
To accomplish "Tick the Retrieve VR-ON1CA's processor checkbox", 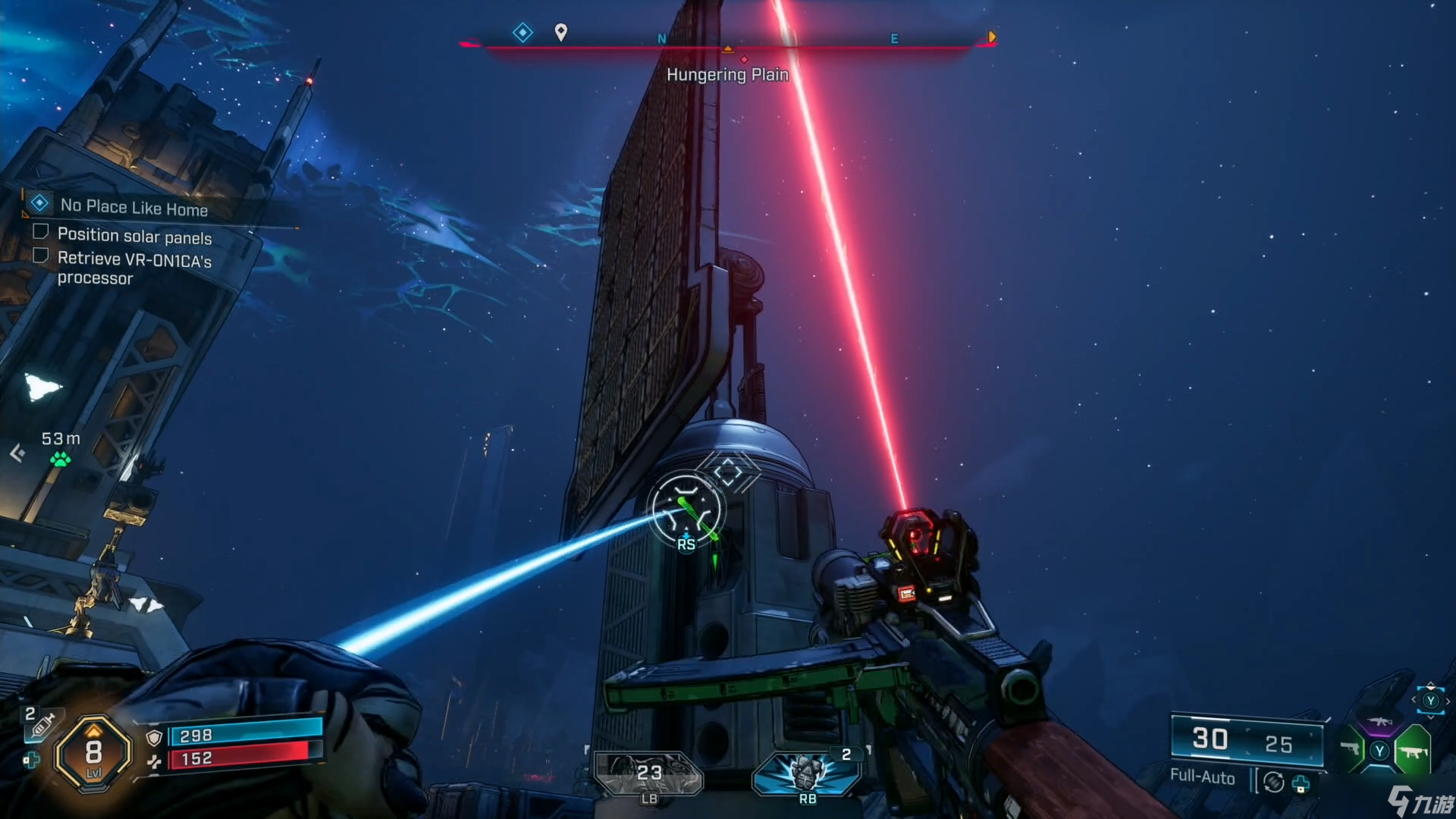I will pyautogui.click(x=41, y=256).
